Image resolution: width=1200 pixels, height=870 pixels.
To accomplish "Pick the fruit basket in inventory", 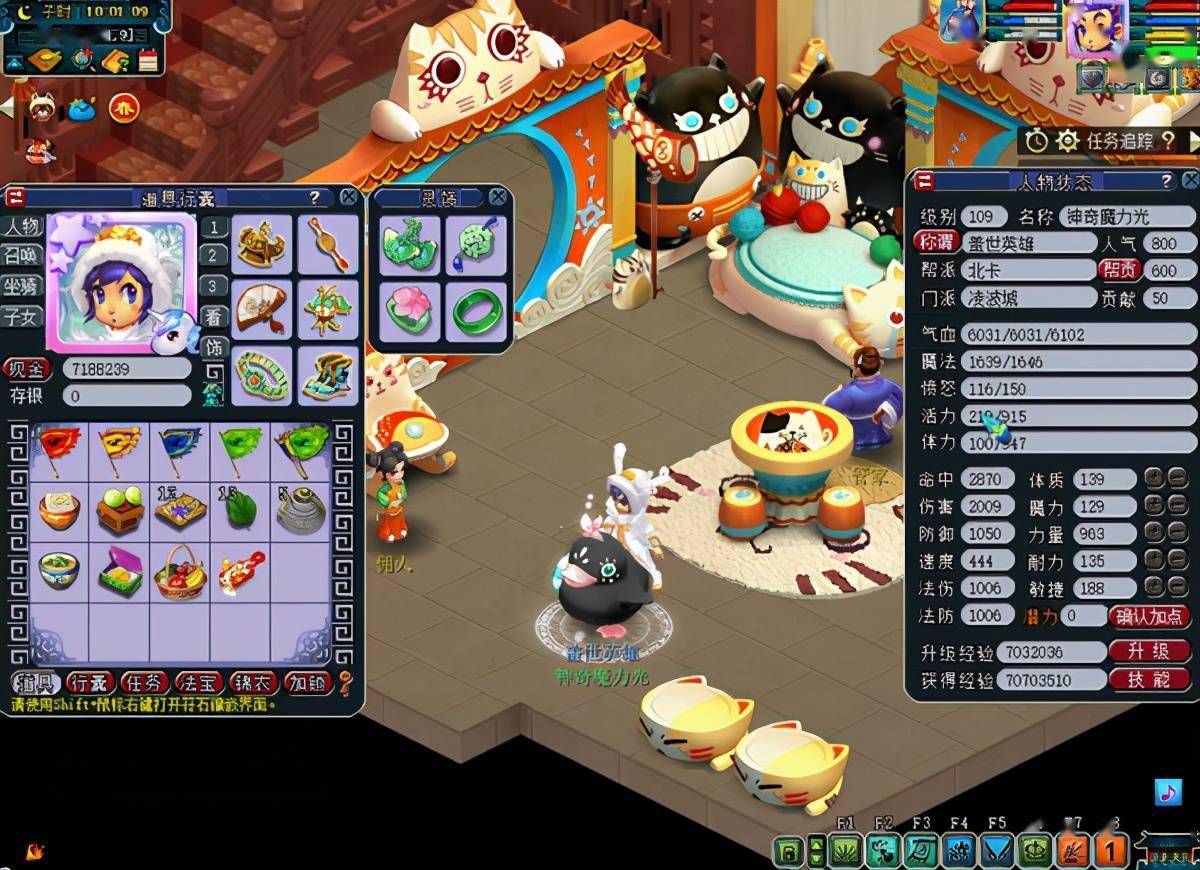I will pos(180,570).
